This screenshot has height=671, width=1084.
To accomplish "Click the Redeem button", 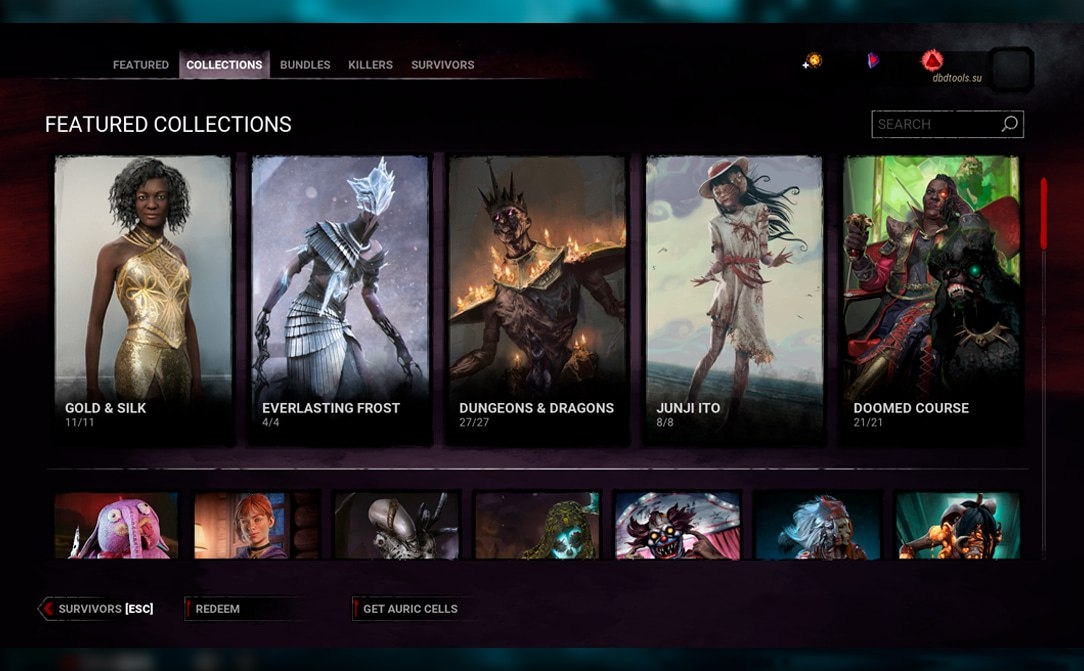I will click(217, 609).
